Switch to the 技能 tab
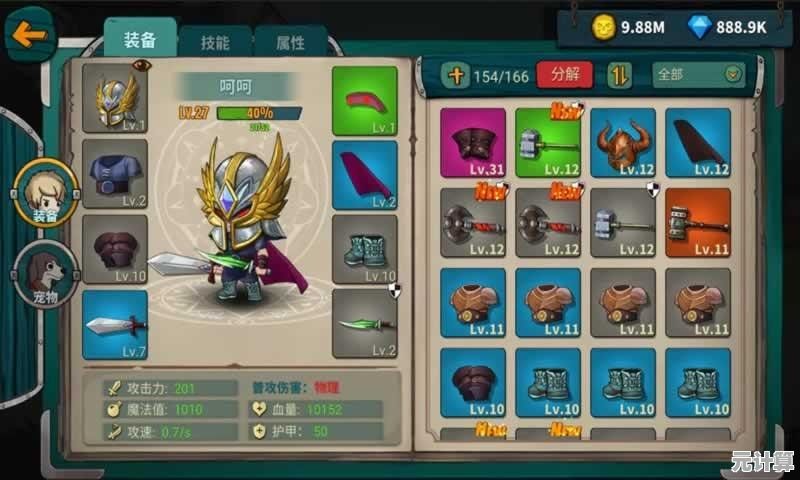This screenshot has width=800, height=480. click(x=214, y=42)
